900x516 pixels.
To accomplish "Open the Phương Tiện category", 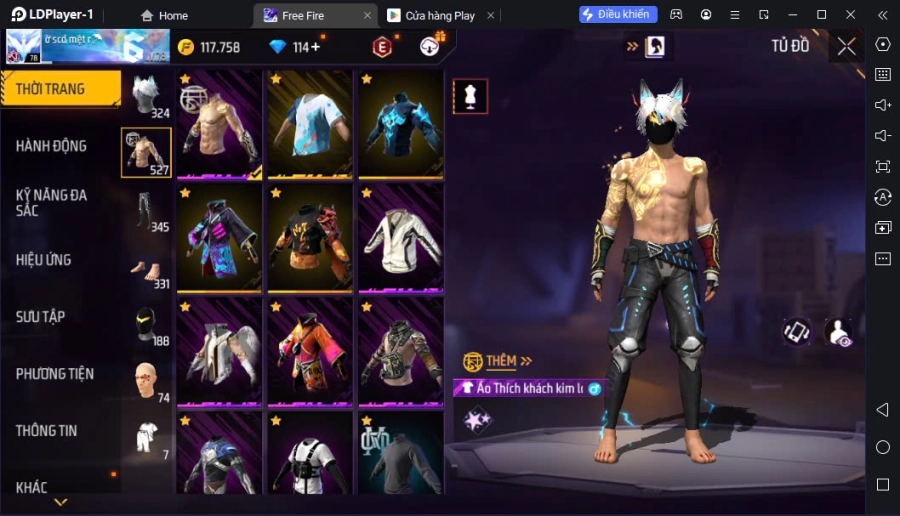I will coord(55,374).
